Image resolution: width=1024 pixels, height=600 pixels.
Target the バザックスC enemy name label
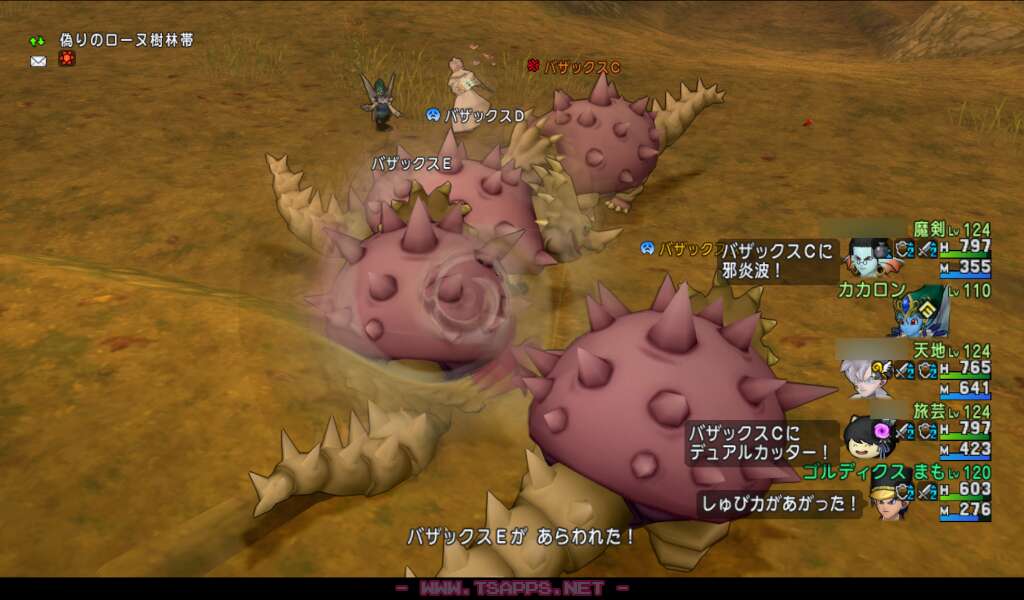[581, 67]
